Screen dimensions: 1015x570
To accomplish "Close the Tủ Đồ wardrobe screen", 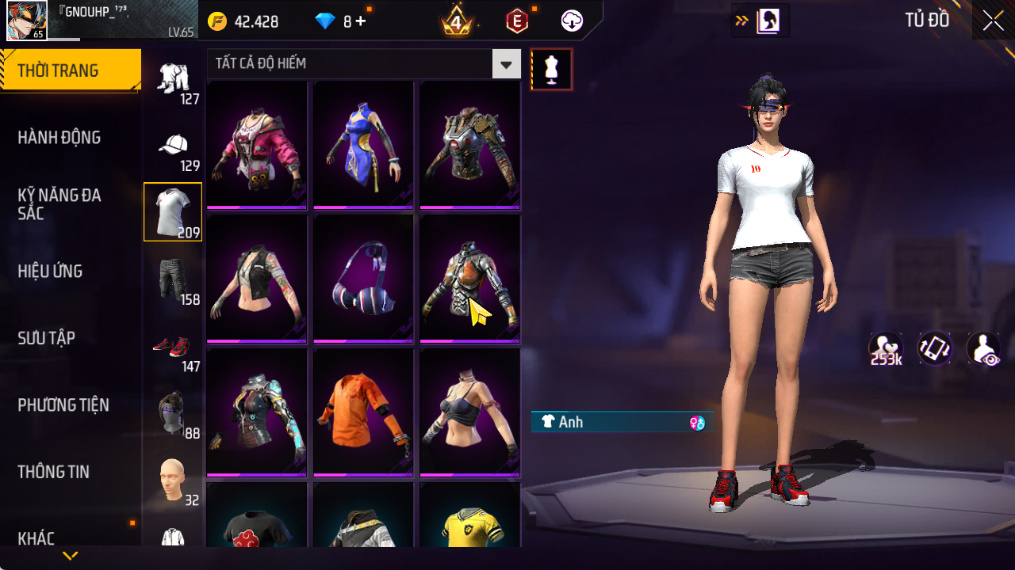I will click(992, 21).
